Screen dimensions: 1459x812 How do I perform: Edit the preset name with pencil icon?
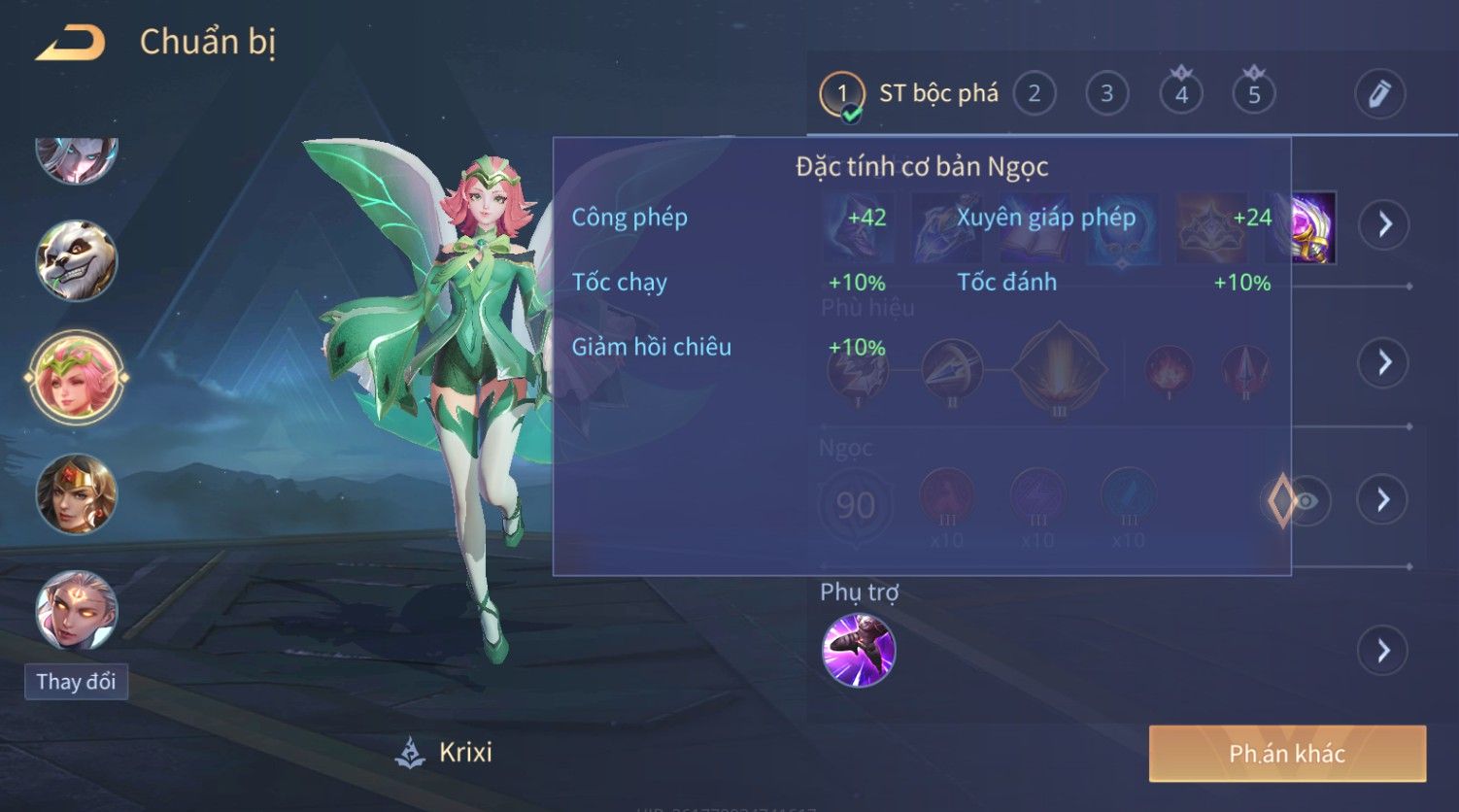coord(1379,94)
